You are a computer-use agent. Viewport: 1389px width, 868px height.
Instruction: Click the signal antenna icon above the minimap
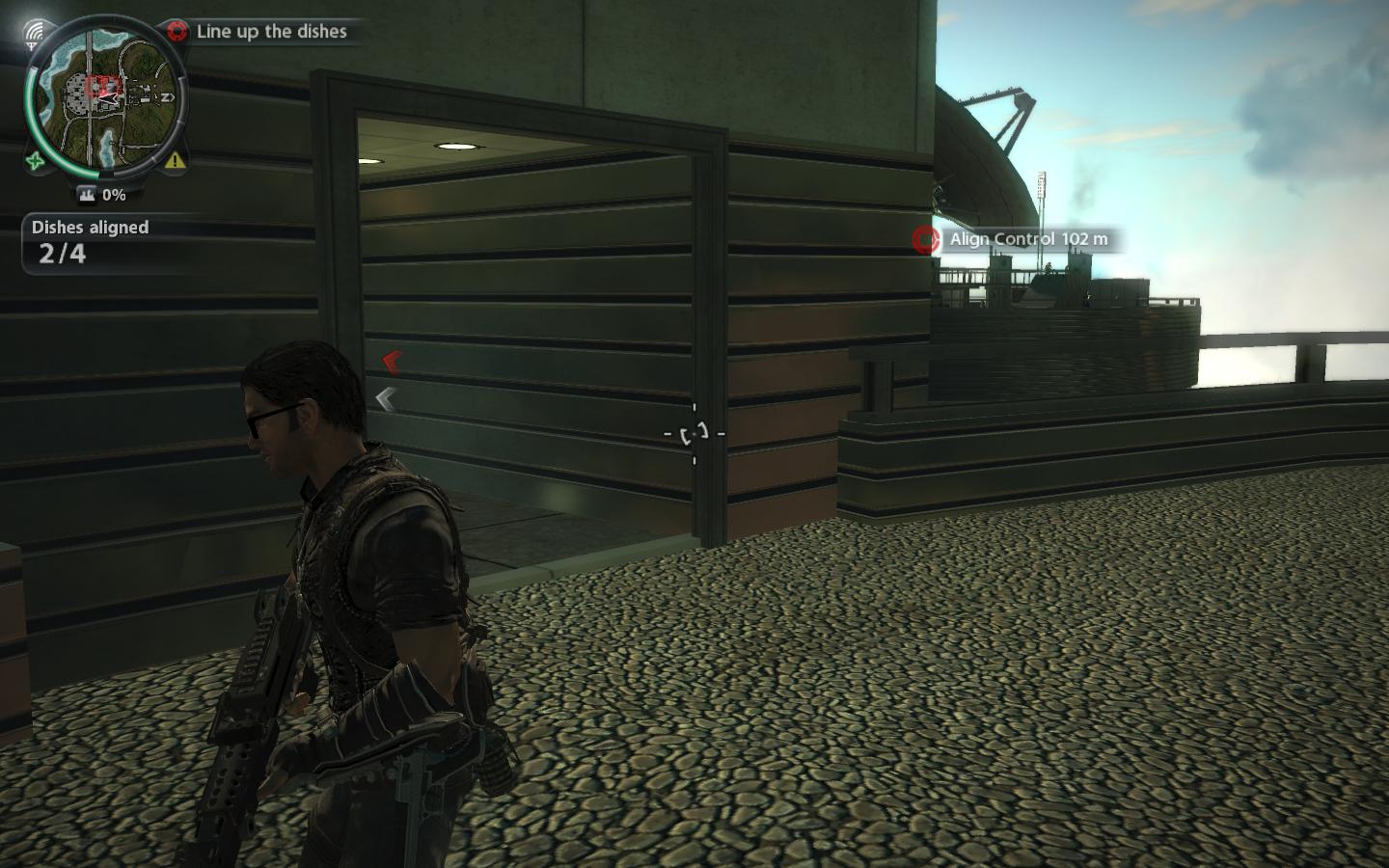[36, 34]
